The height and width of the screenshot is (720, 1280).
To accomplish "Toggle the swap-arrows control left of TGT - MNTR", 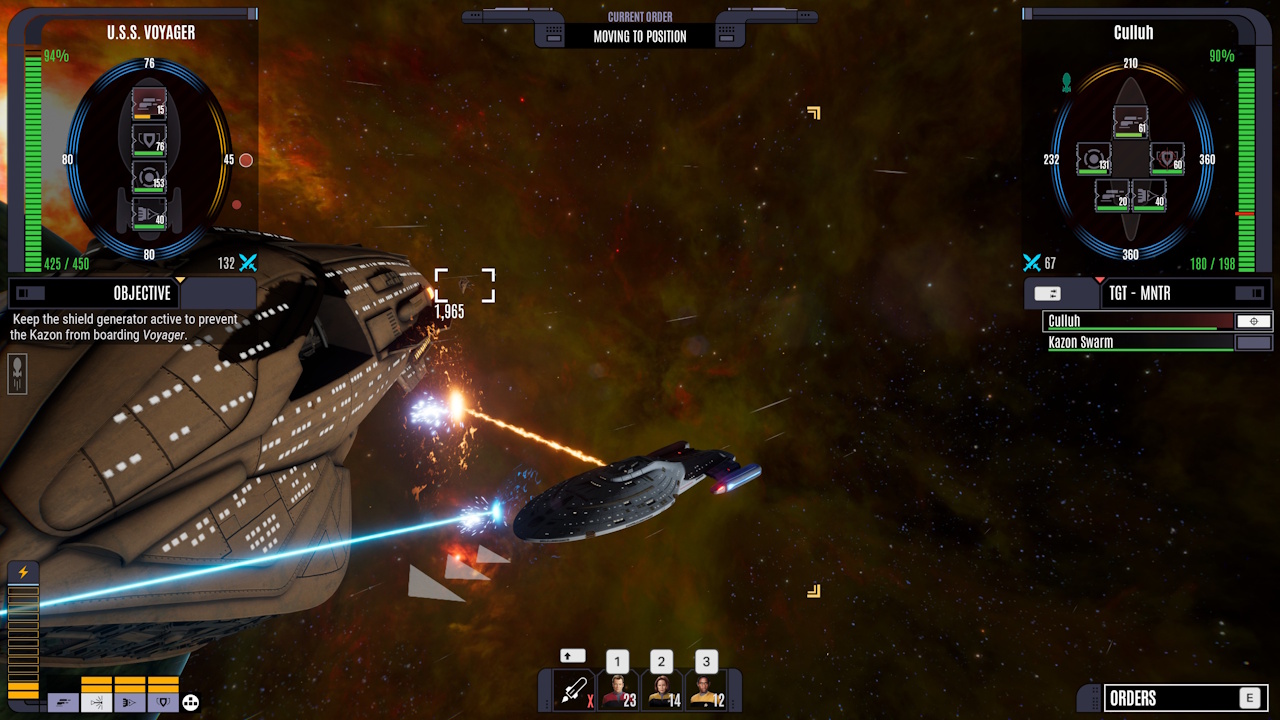I will pos(1047,293).
